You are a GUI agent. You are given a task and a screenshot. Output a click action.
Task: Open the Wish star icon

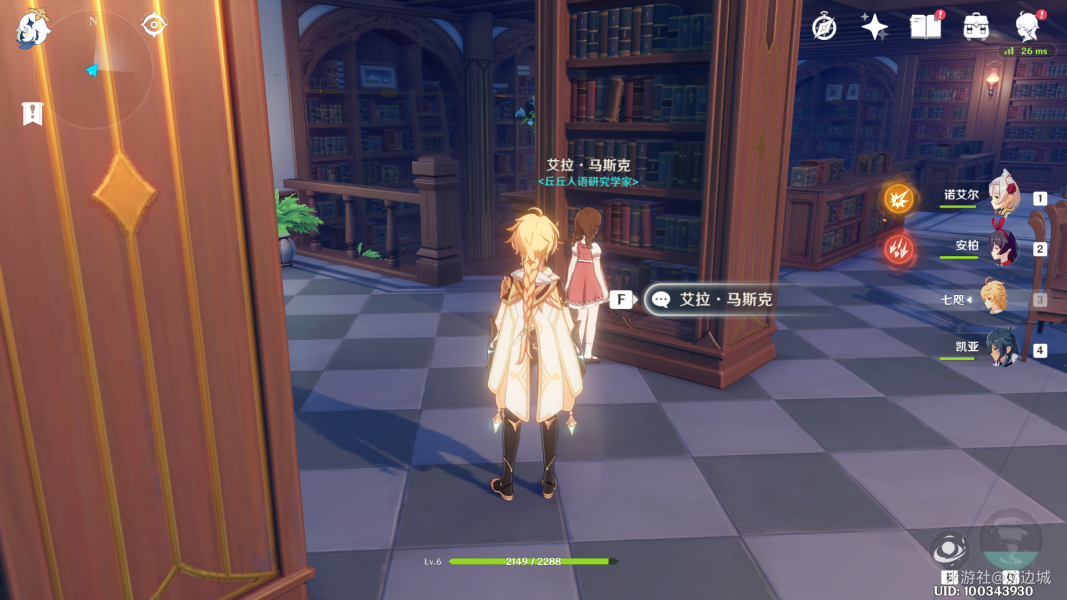tap(875, 27)
